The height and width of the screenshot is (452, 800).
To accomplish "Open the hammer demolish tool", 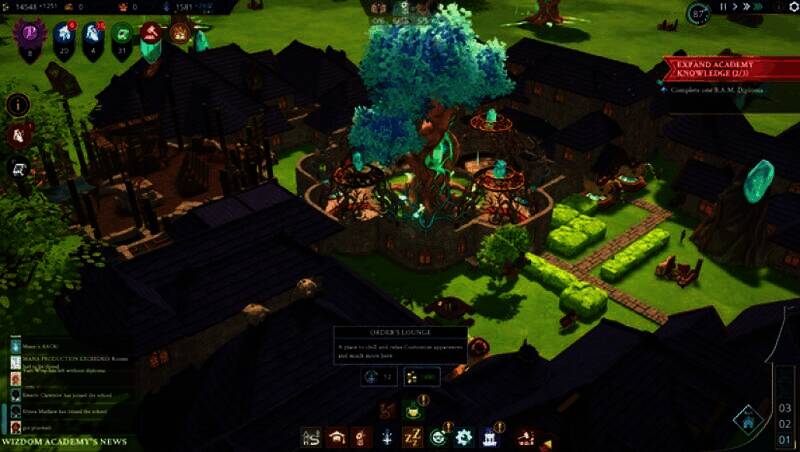I will [x=523, y=437].
